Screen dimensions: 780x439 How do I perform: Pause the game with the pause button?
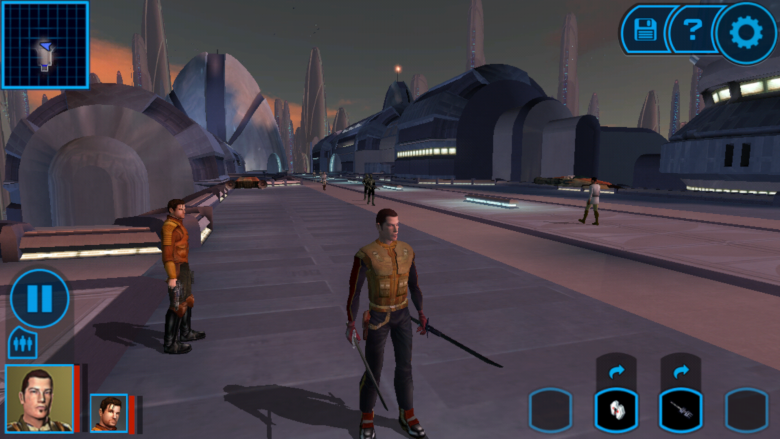coord(40,298)
